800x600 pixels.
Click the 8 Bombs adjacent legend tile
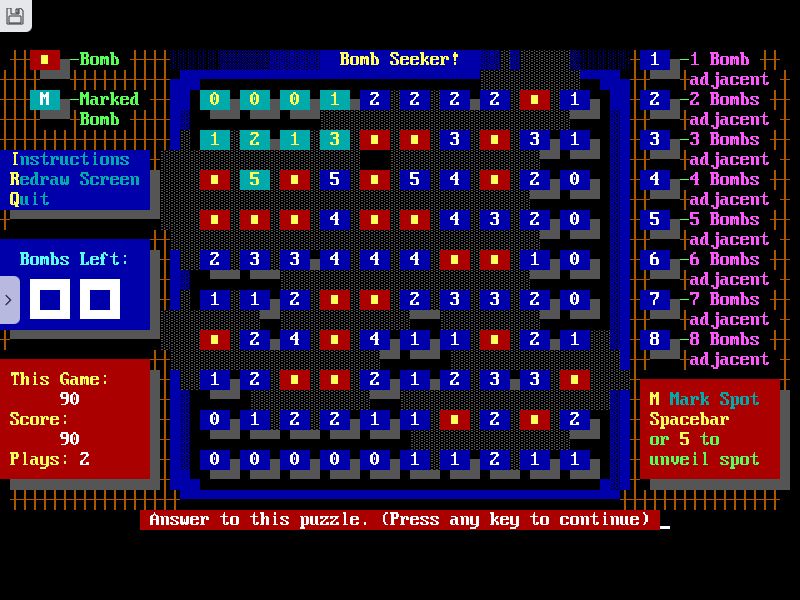tap(655, 339)
